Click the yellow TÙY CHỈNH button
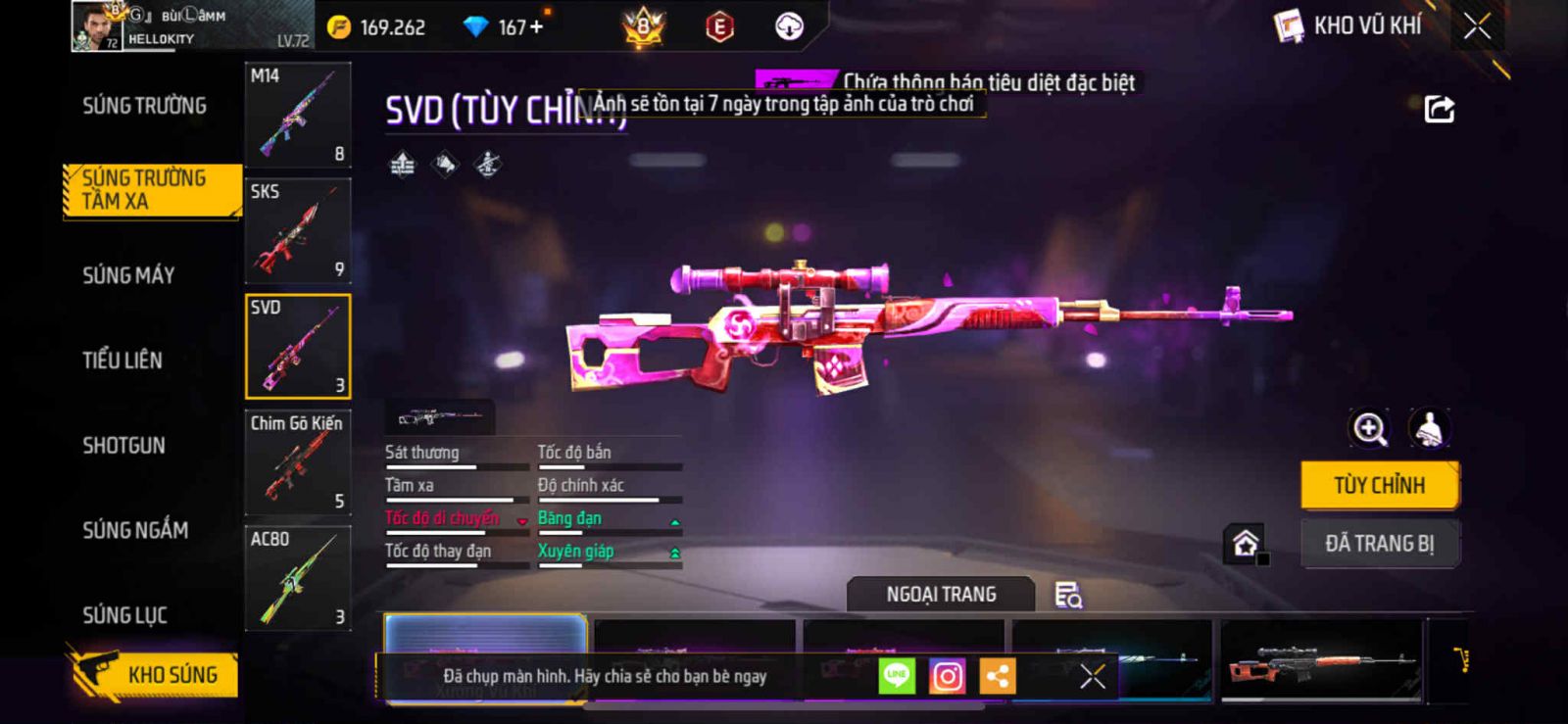 point(1379,485)
